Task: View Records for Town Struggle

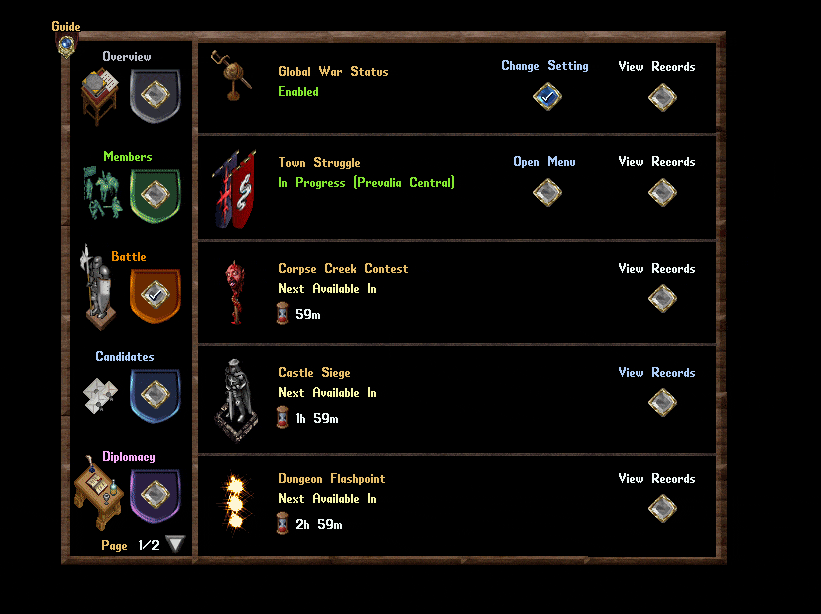Action: click(x=662, y=192)
